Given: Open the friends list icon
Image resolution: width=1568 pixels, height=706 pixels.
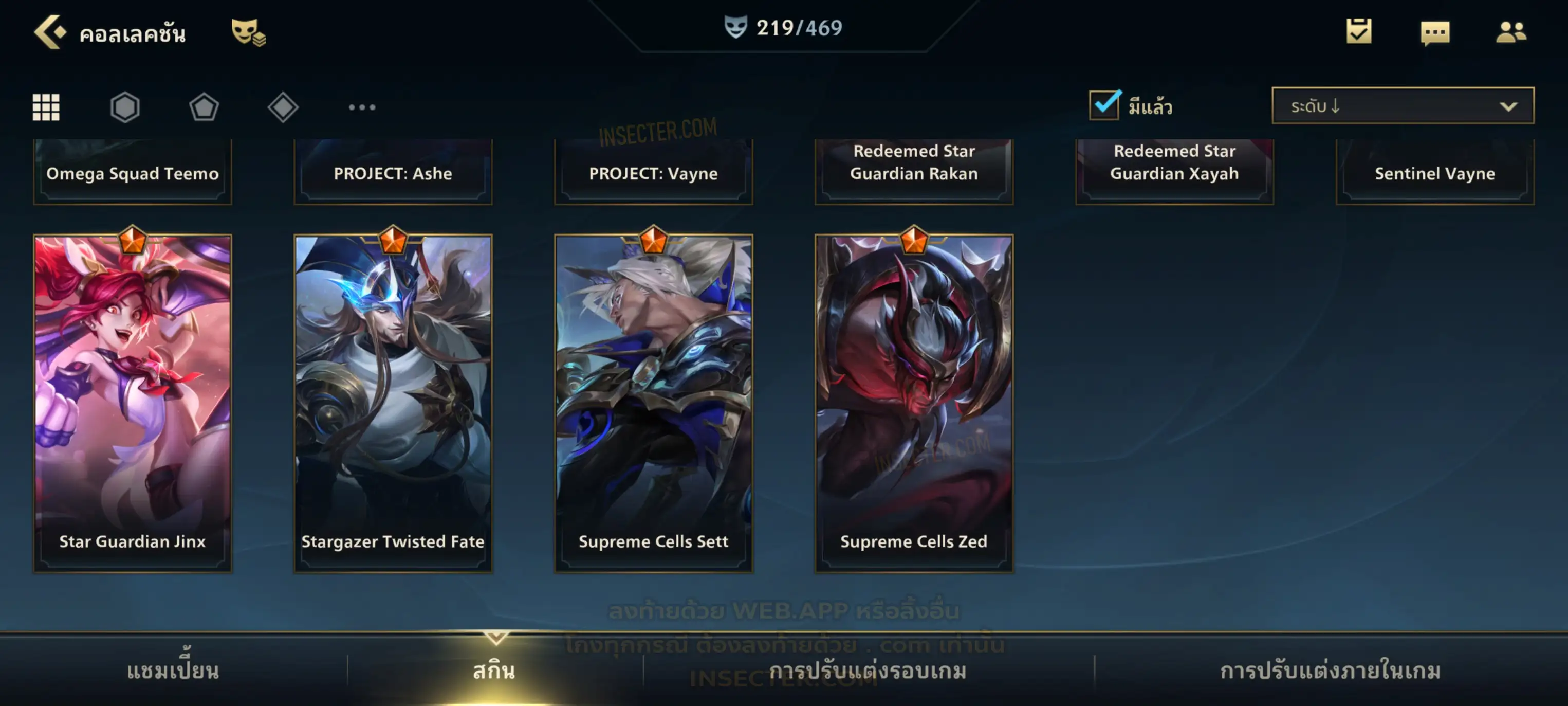Looking at the screenshot, I should pyautogui.click(x=1511, y=32).
